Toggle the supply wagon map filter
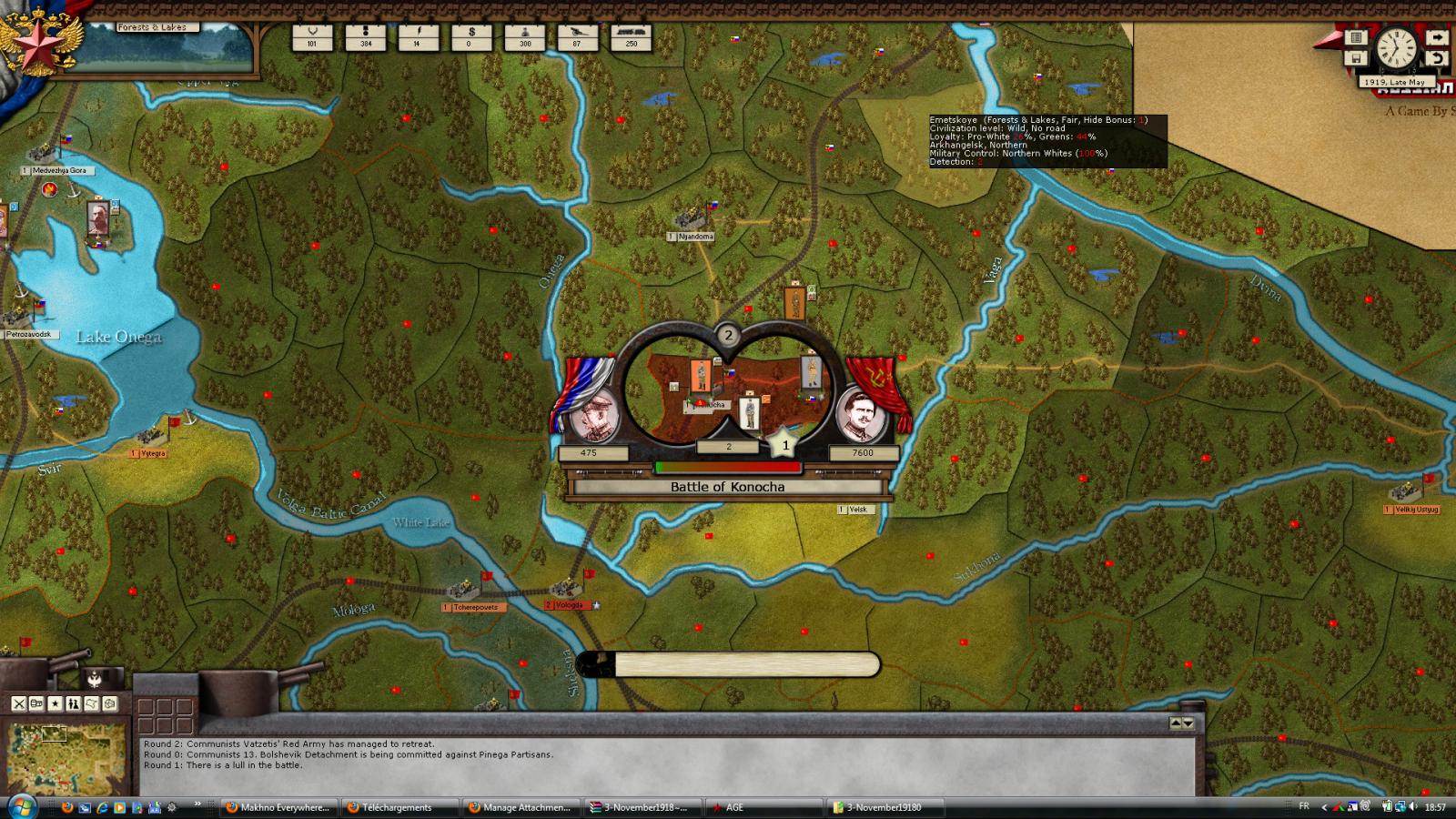The height and width of the screenshot is (819, 1456). tap(37, 703)
